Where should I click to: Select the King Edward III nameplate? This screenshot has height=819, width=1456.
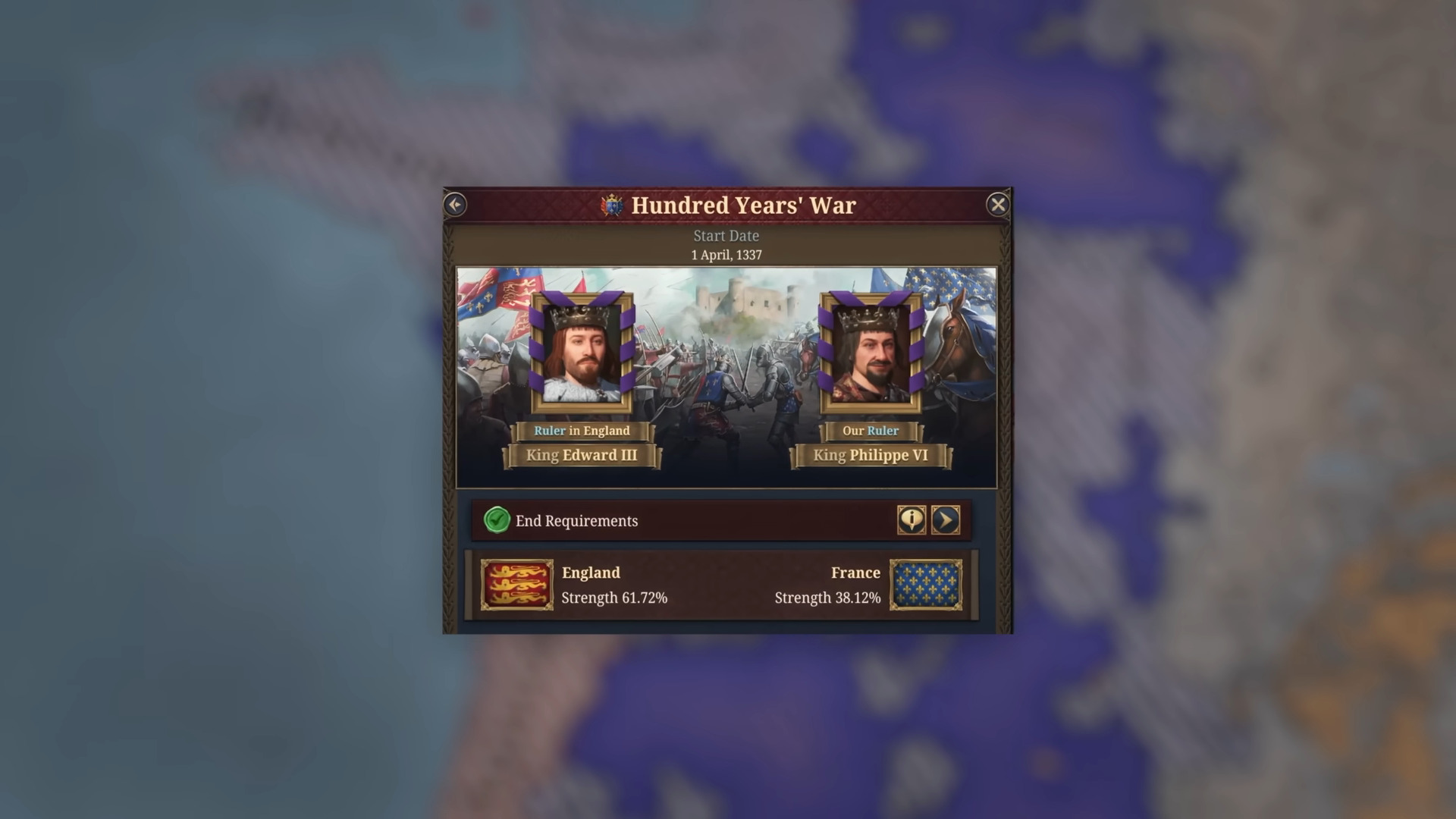pos(582,455)
